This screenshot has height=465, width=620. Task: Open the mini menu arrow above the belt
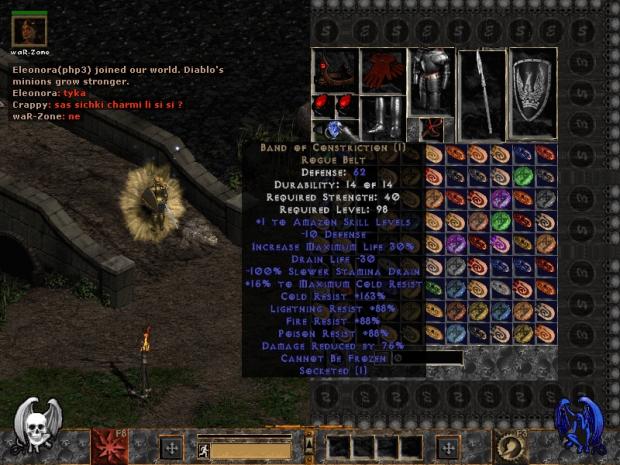[309, 443]
